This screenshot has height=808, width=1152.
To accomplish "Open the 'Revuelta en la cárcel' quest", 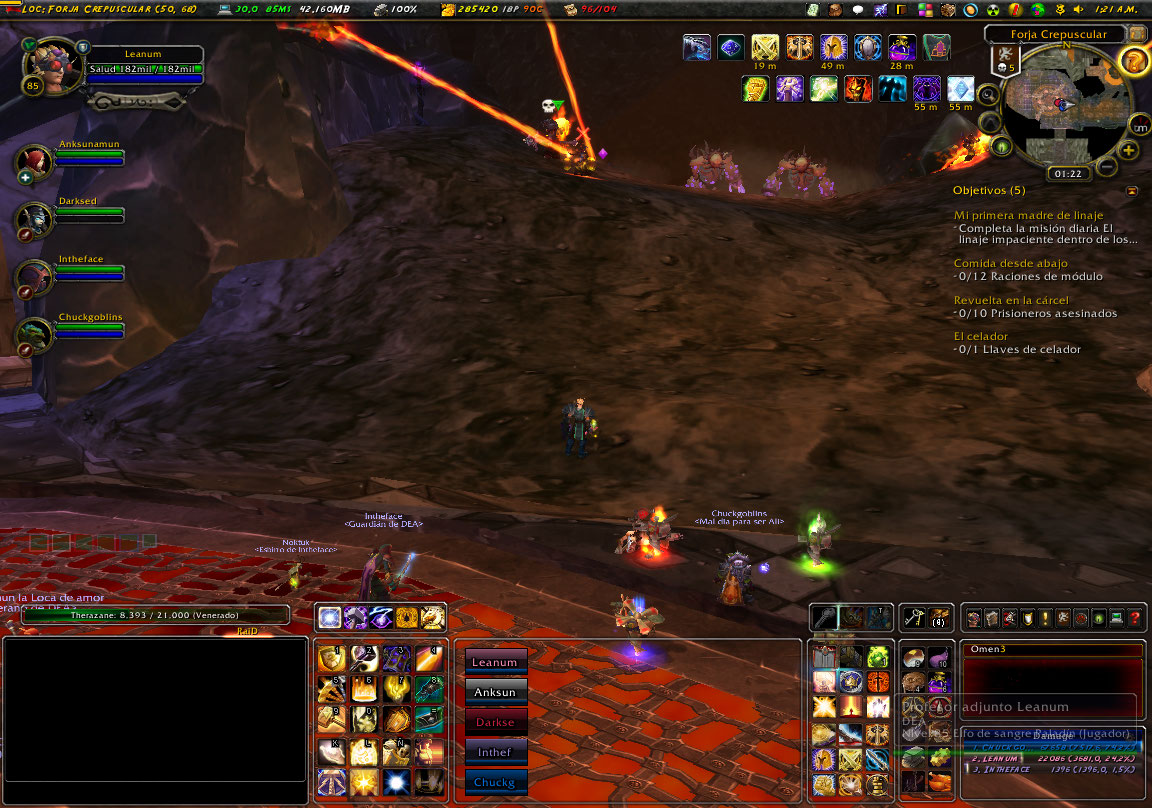I will pyautogui.click(x=1010, y=300).
